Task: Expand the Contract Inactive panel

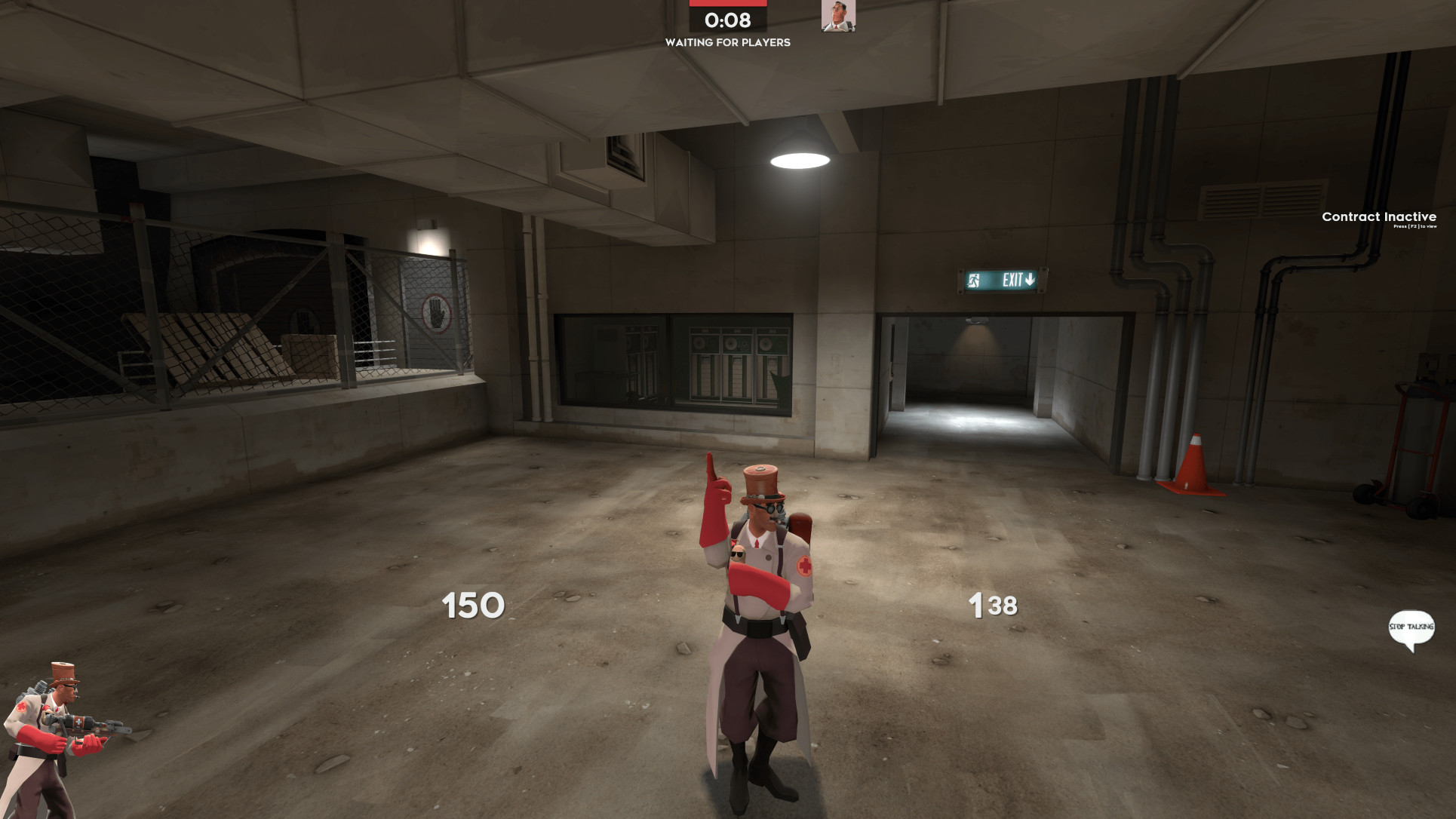Action: tap(1378, 220)
